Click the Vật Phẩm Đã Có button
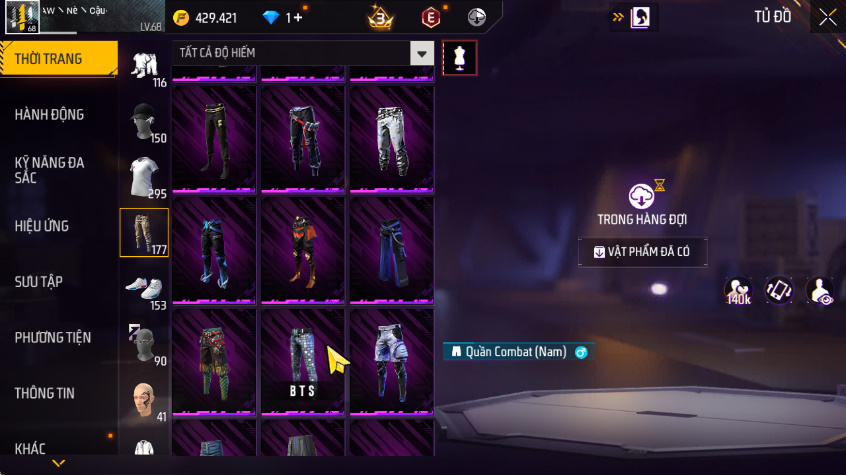Screen dimensions: 846x475 click(x=643, y=252)
